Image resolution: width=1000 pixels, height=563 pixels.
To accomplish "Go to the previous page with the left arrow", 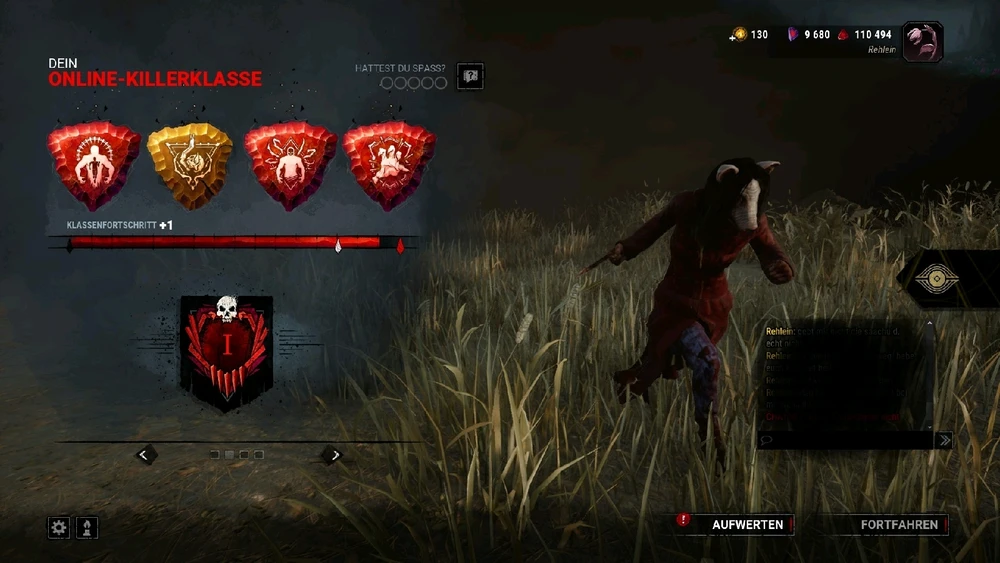I will (x=145, y=455).
